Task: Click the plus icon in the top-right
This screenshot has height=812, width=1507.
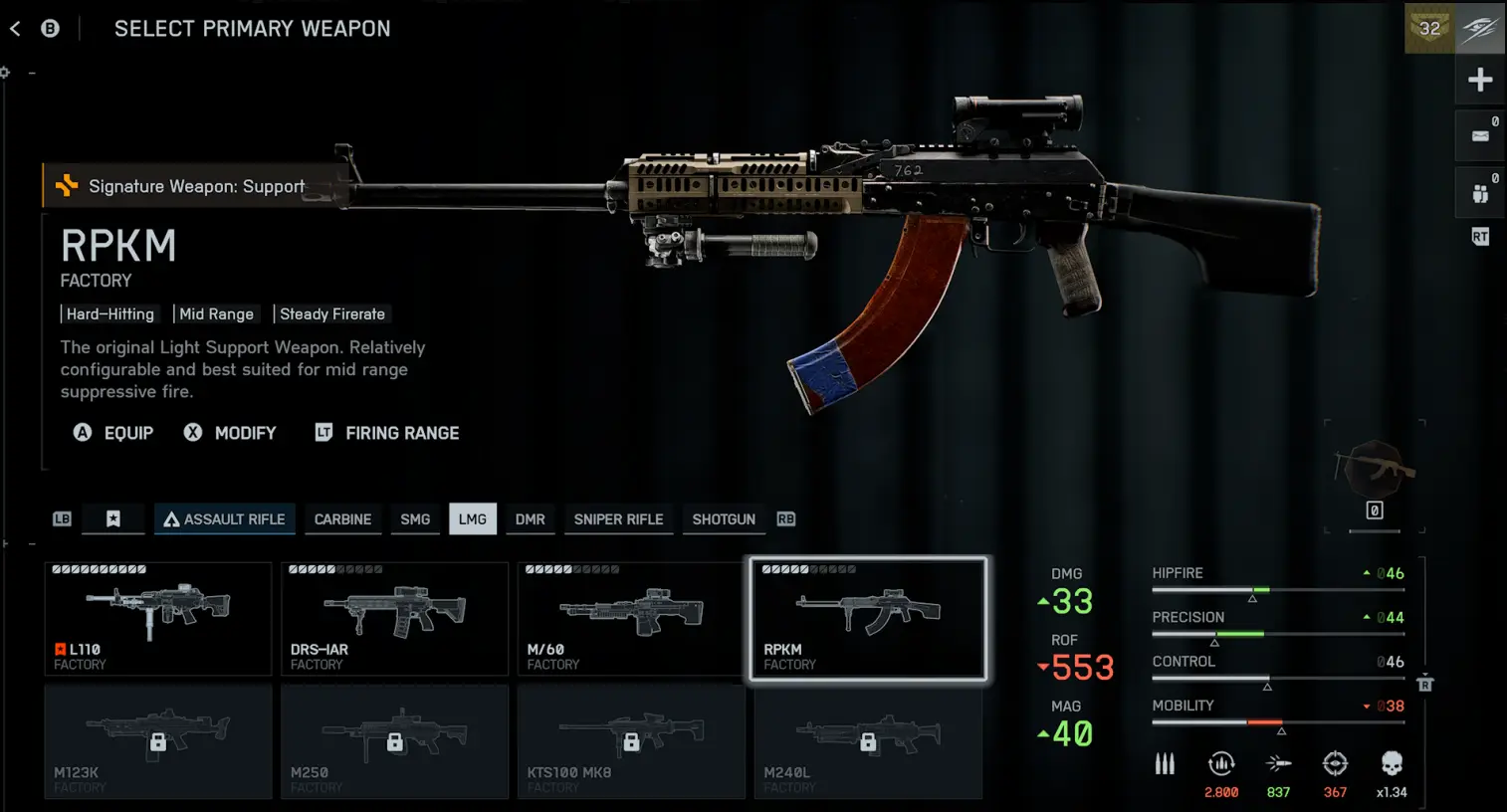Action: pyautogui.click(x=1480, y=80)
